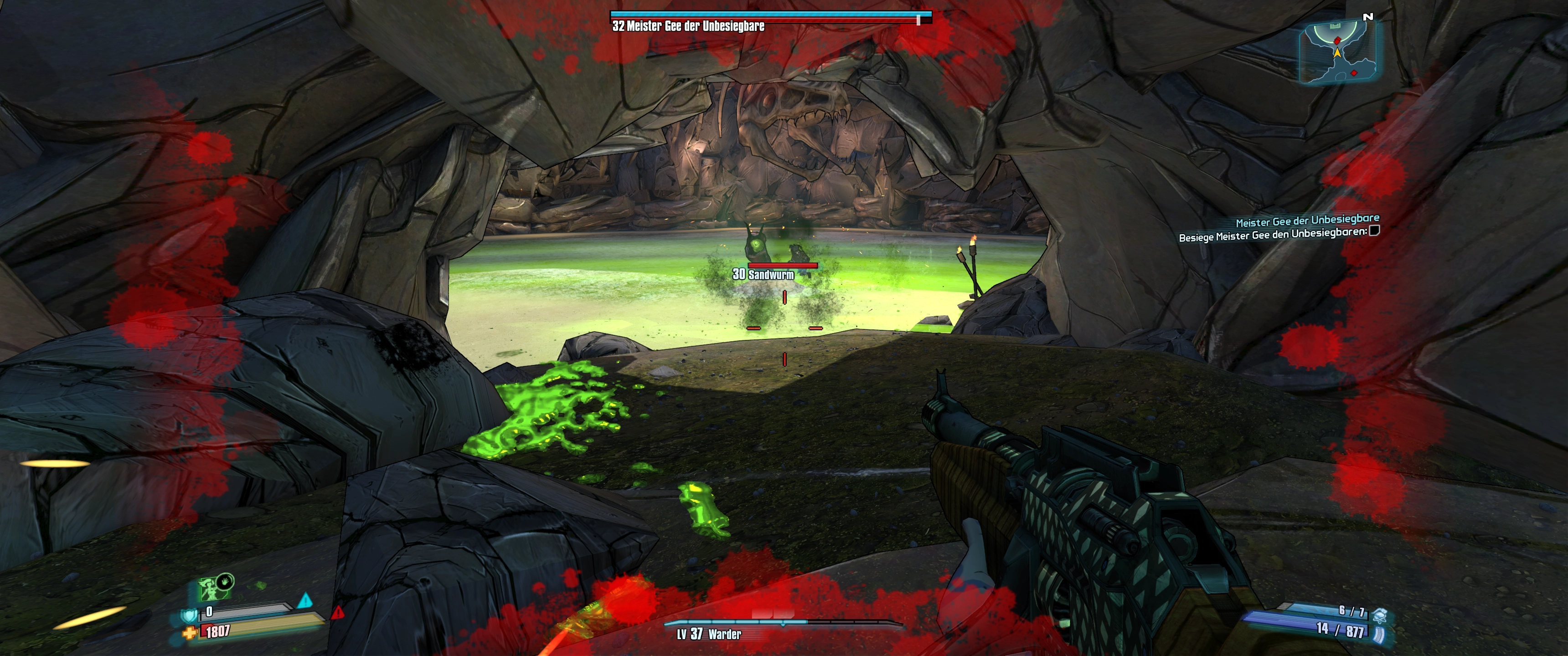The image size is (1568, 656).
Task: Select the yellow player arrow on the minimap
Action: (x=1337, y=53)
